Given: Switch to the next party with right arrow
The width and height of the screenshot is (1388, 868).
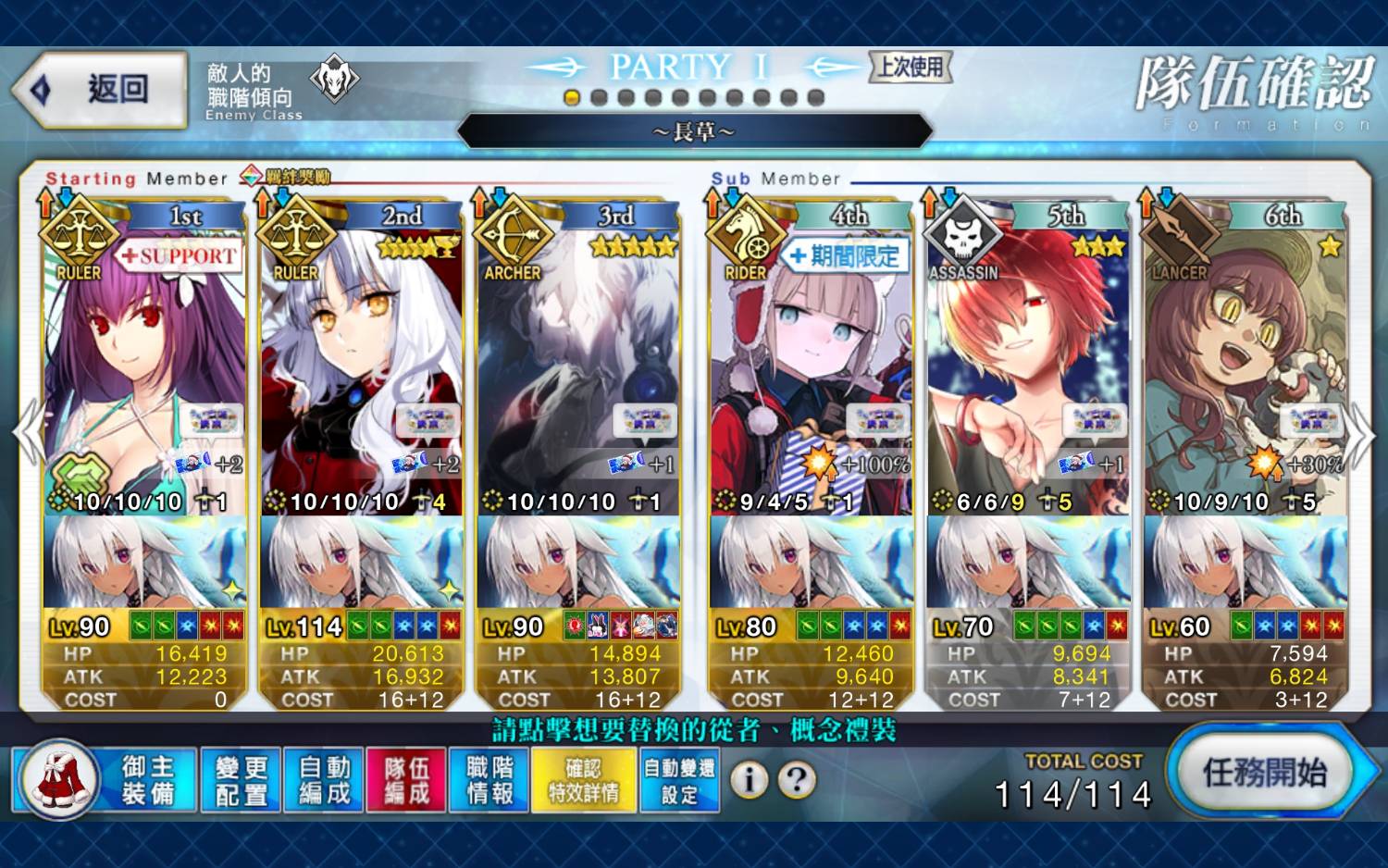Looking at the screenshot, I should [1360, 435].
